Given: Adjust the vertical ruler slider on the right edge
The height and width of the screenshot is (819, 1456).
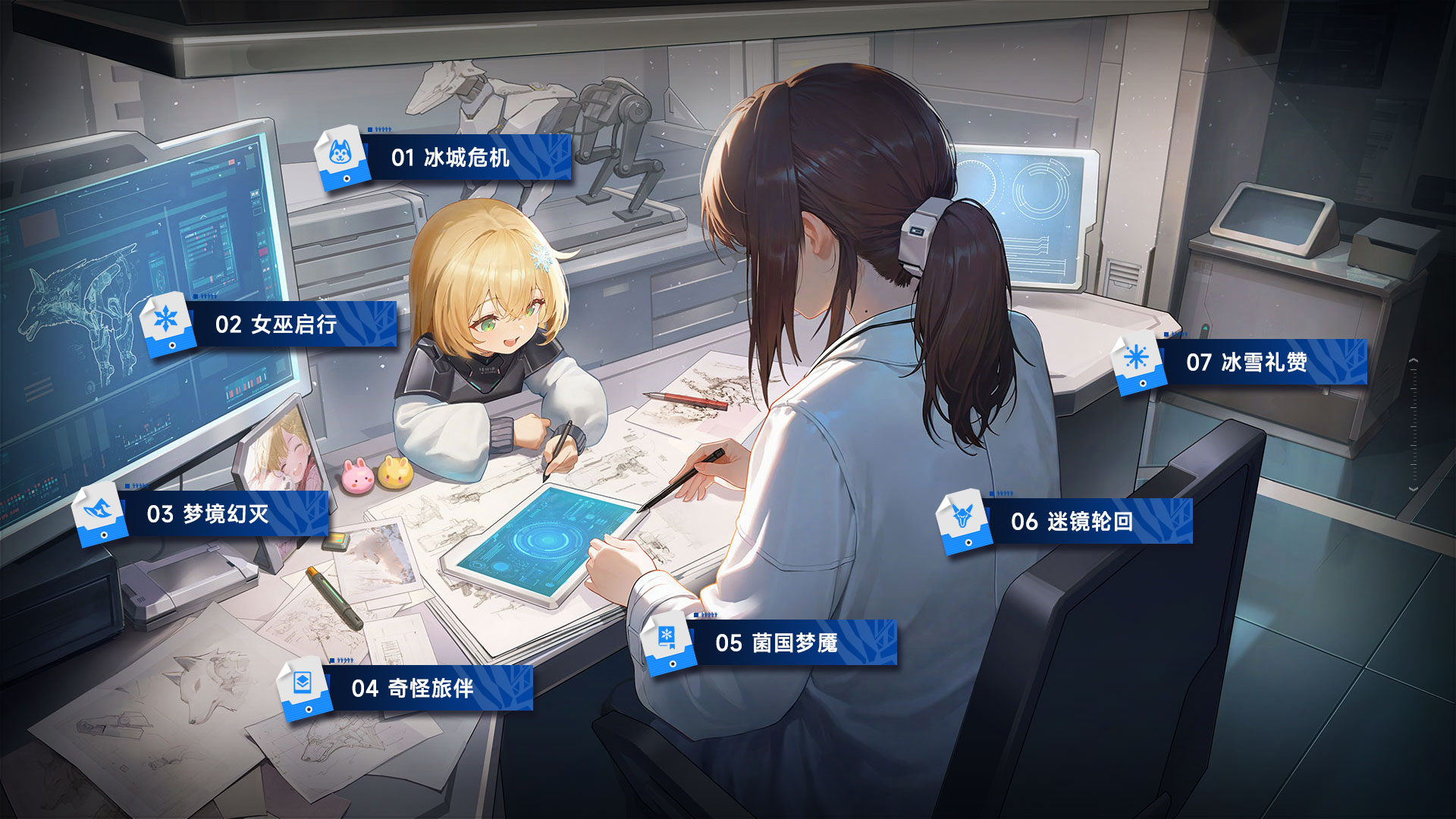Looking at the screenshot, I should (x=1414, y=425).
